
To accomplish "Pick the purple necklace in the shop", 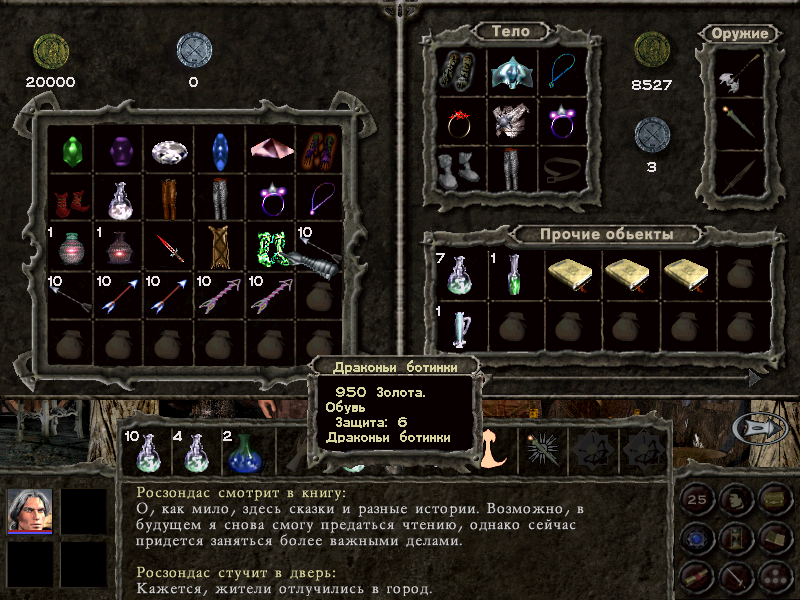I will (x=319, y=197).
